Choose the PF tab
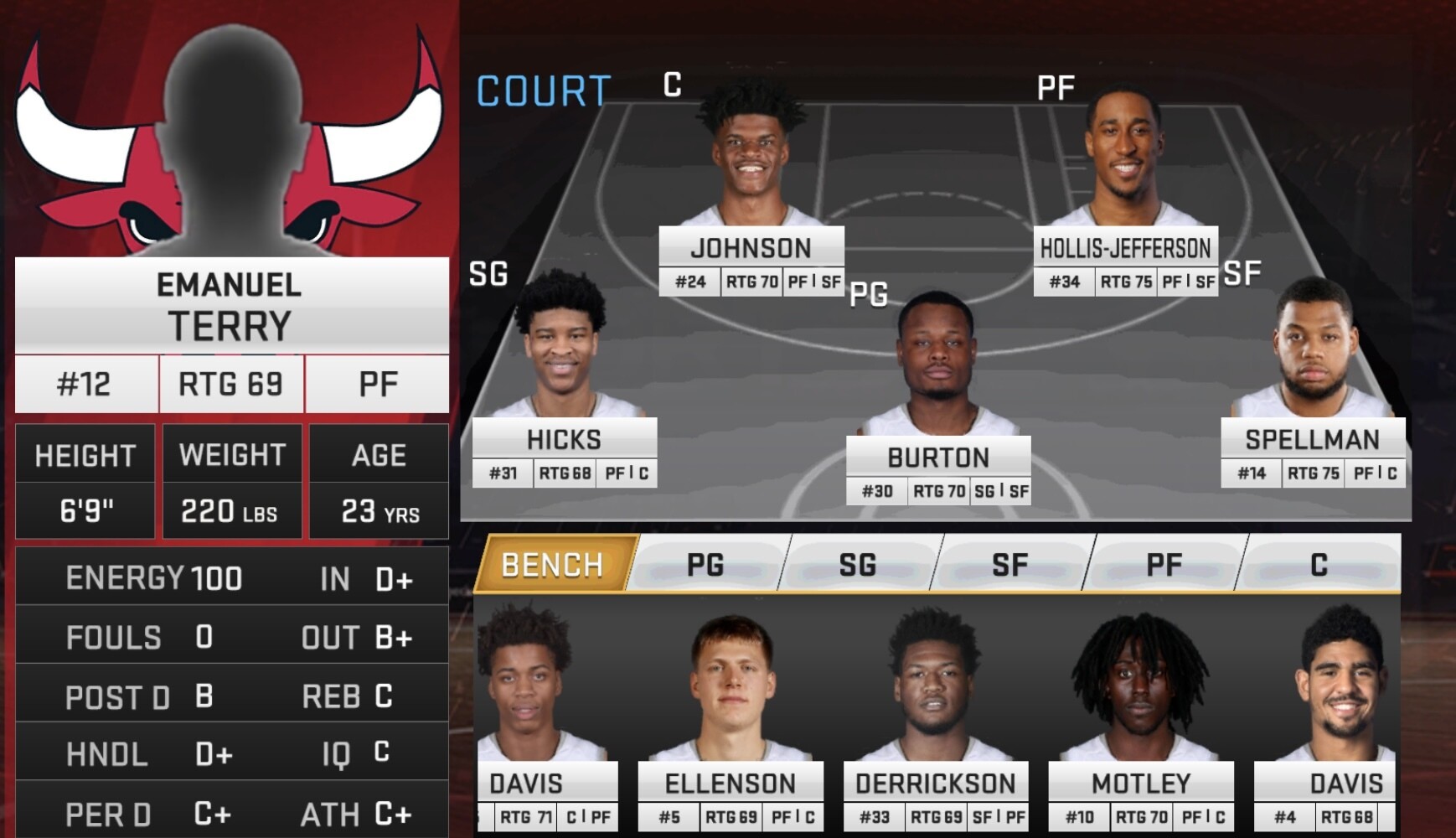Viewport: 1456px width, 838px height. pyautogui.click(x=1164, y=565)
